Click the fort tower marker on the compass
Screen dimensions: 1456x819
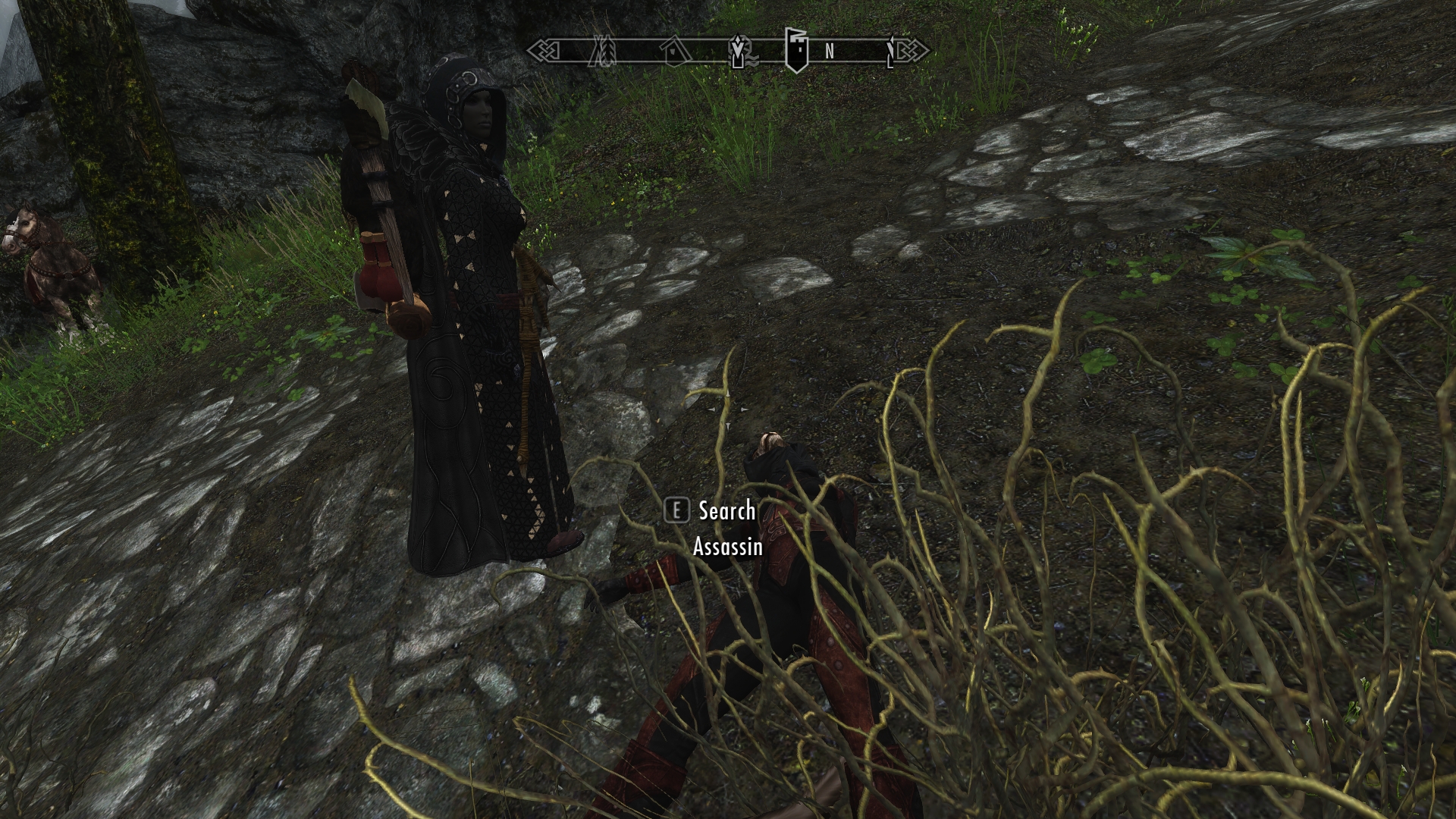tap(794, 50)
